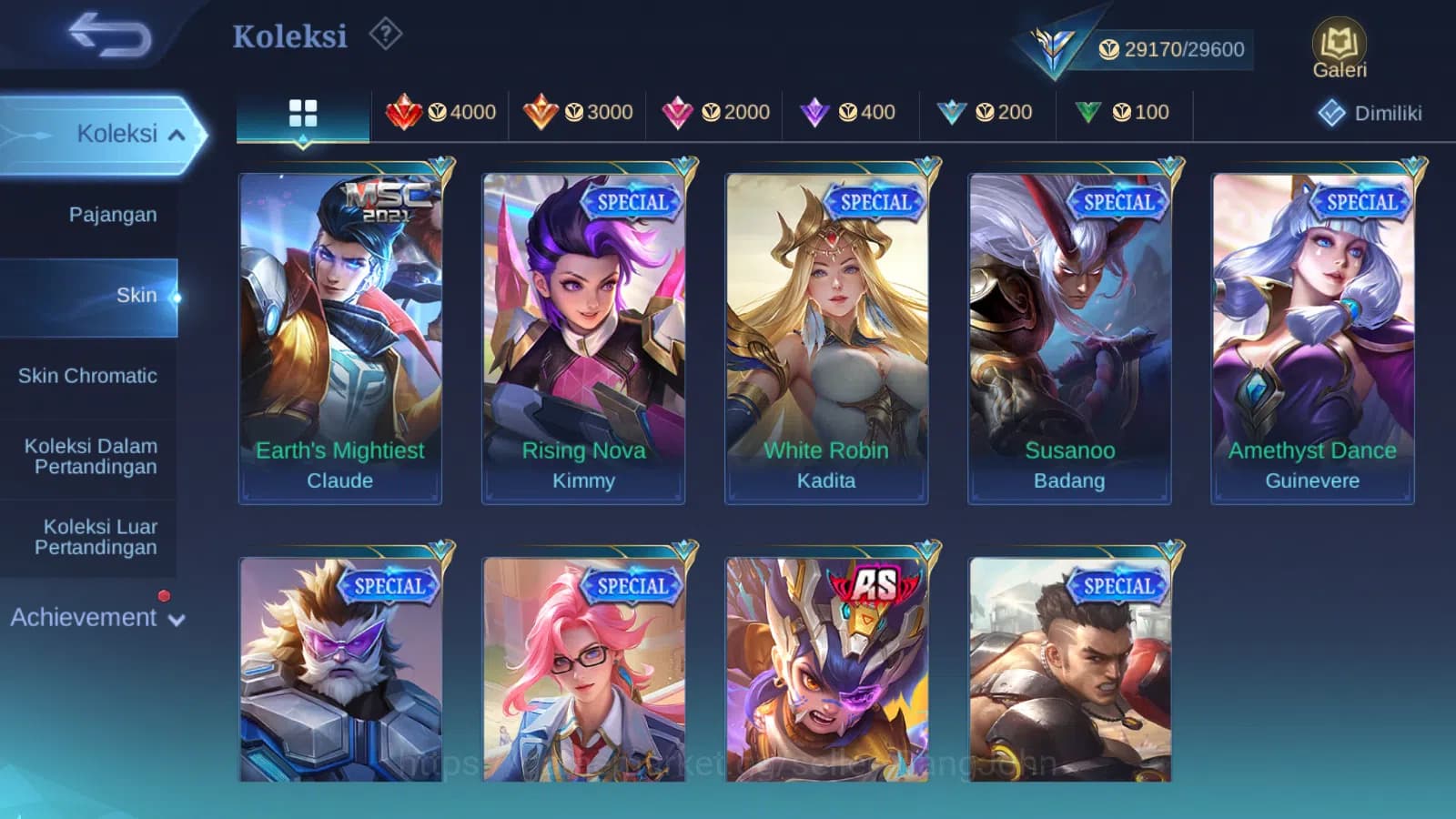Screen dimensions: 1456x819
Task: Open the help question mark beside Koleksi
Action: pyautogui.click(x=387, y=33)
